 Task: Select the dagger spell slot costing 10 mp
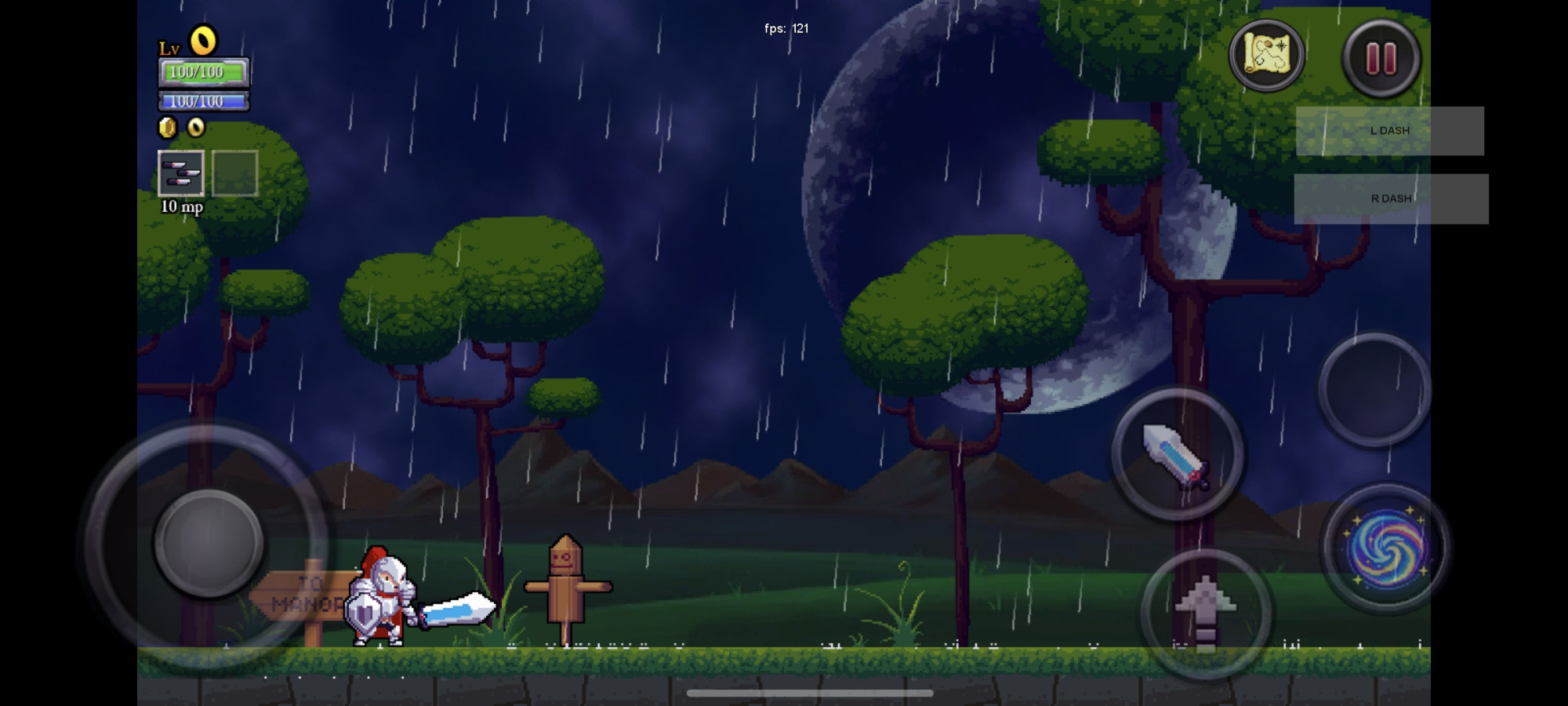(x=181, y=173)
